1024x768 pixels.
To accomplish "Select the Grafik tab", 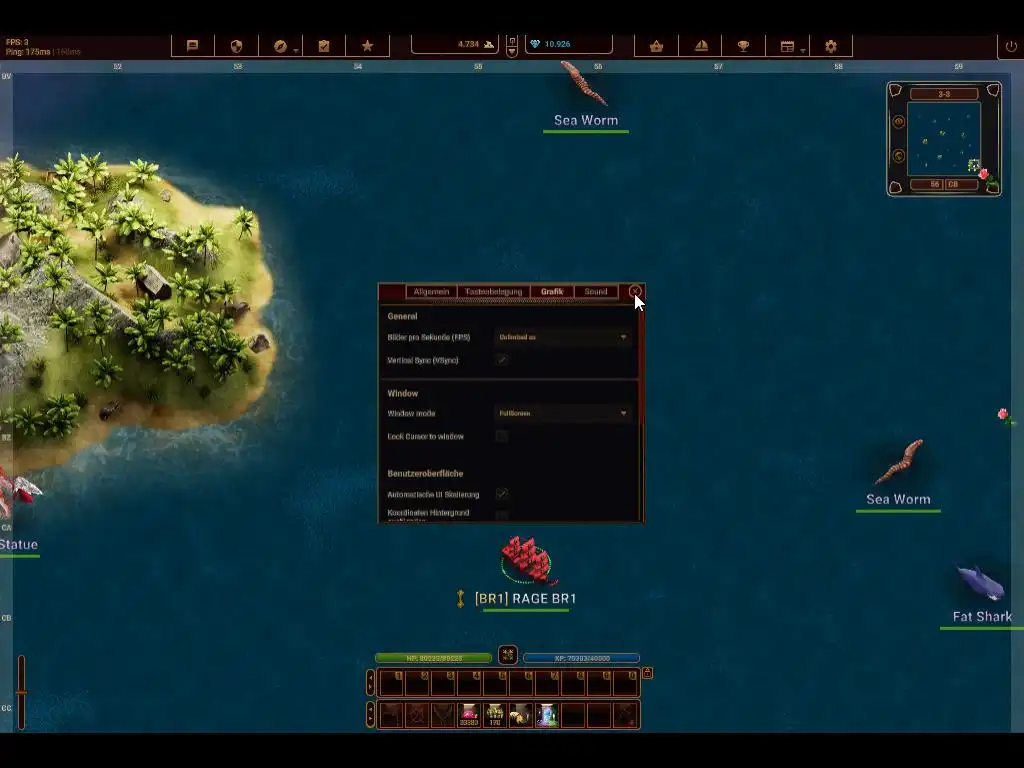I will (552, 292).
